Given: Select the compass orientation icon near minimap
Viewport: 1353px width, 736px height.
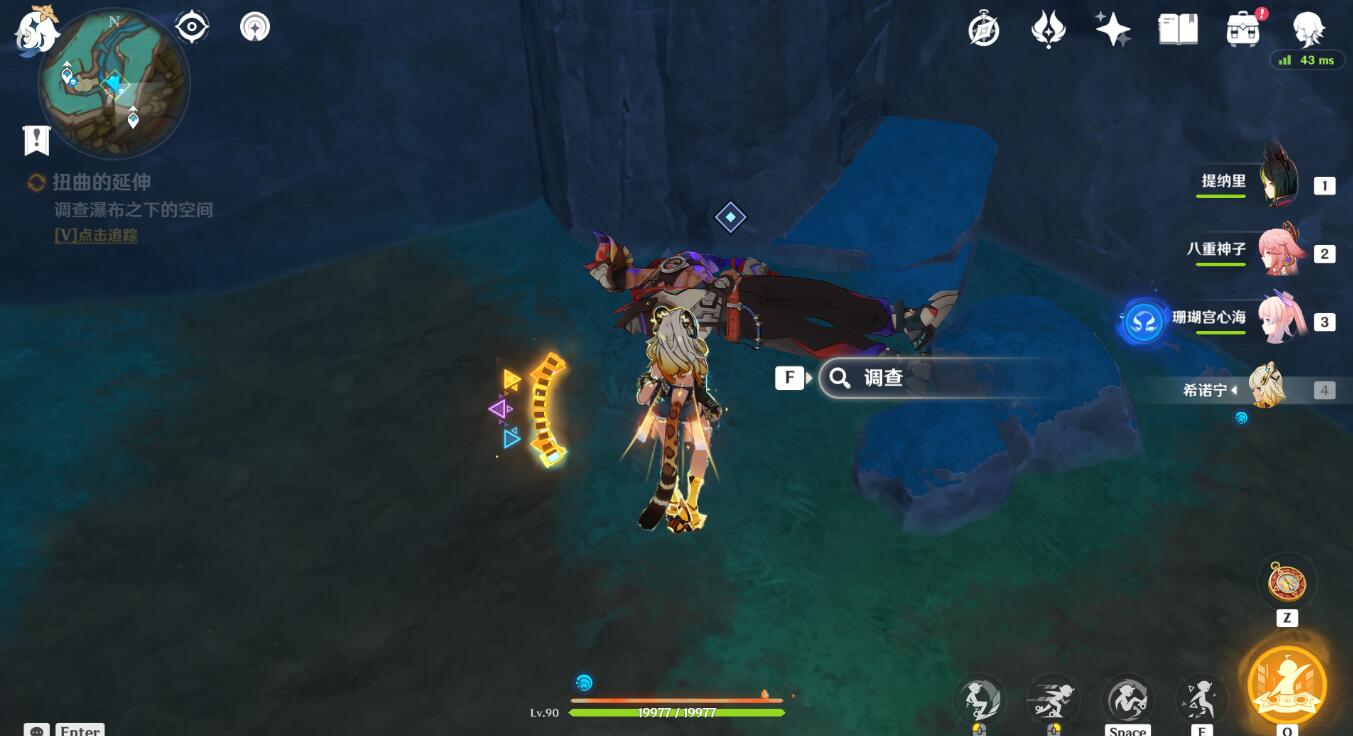Looking at the screenshot, I should click(190, 27).
